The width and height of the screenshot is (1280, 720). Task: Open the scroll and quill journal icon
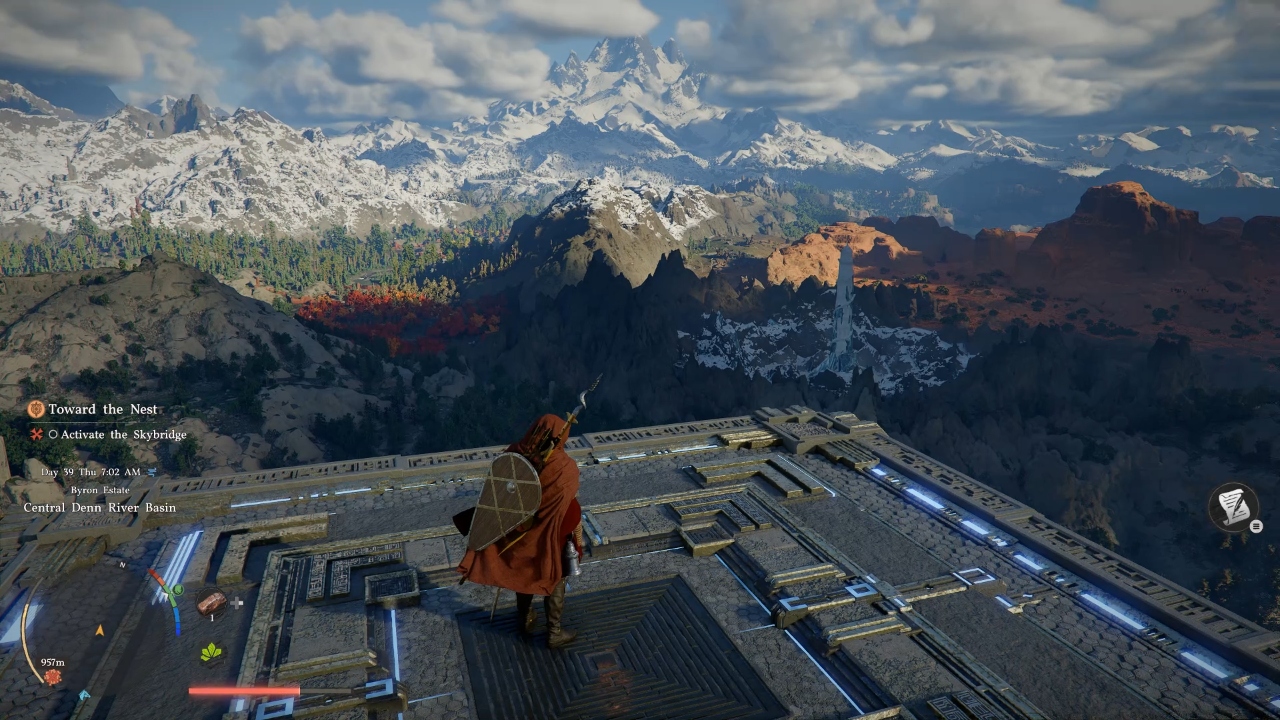(x=1233, y=507)
